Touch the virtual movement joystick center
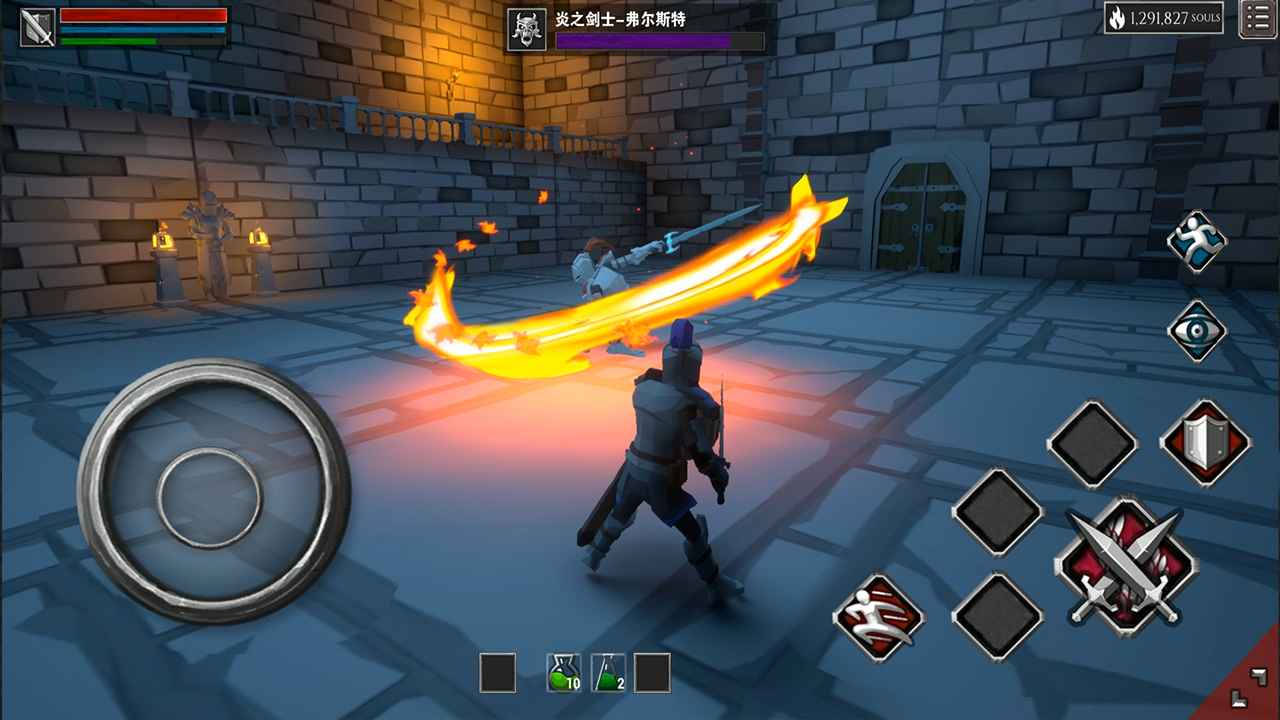The image size is (1280, 720). pyautogui.click(x=209, y=496)
